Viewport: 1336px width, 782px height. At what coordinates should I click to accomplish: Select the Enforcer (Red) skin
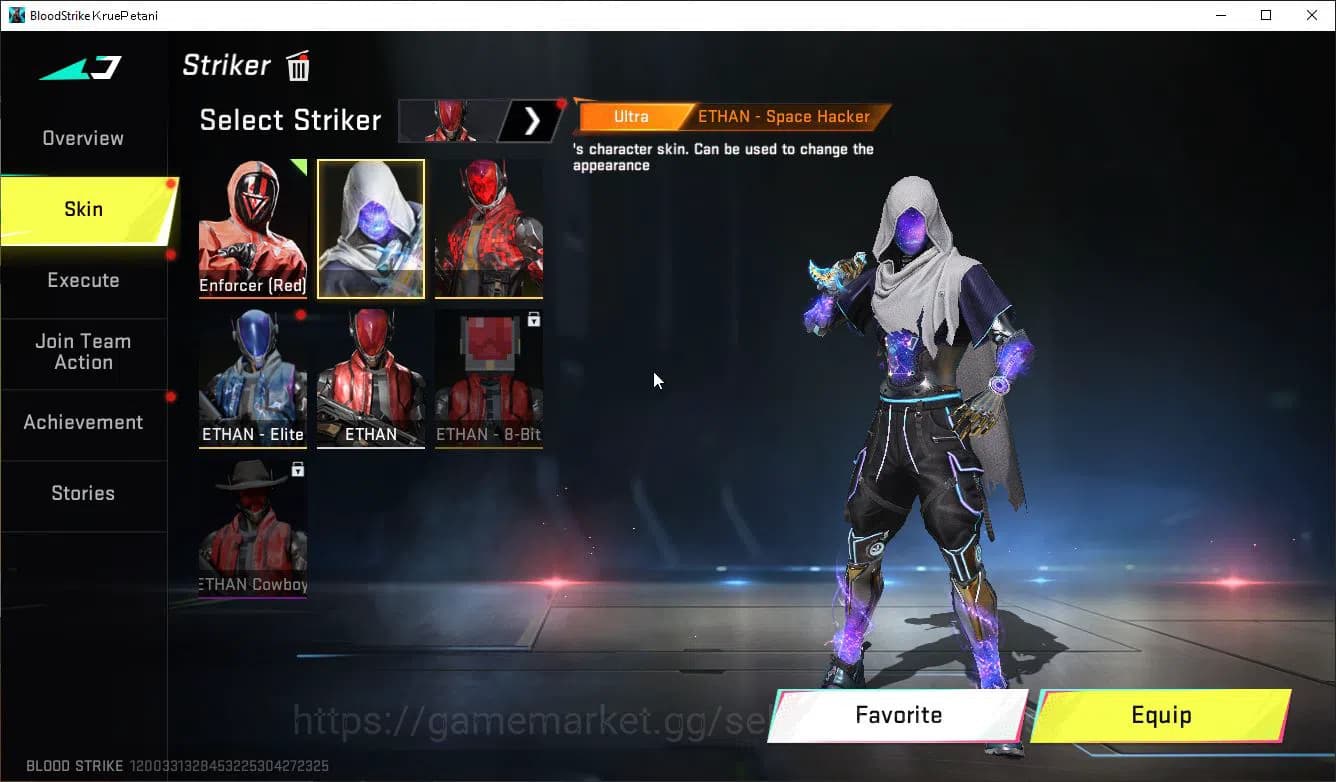pos(252,228)
